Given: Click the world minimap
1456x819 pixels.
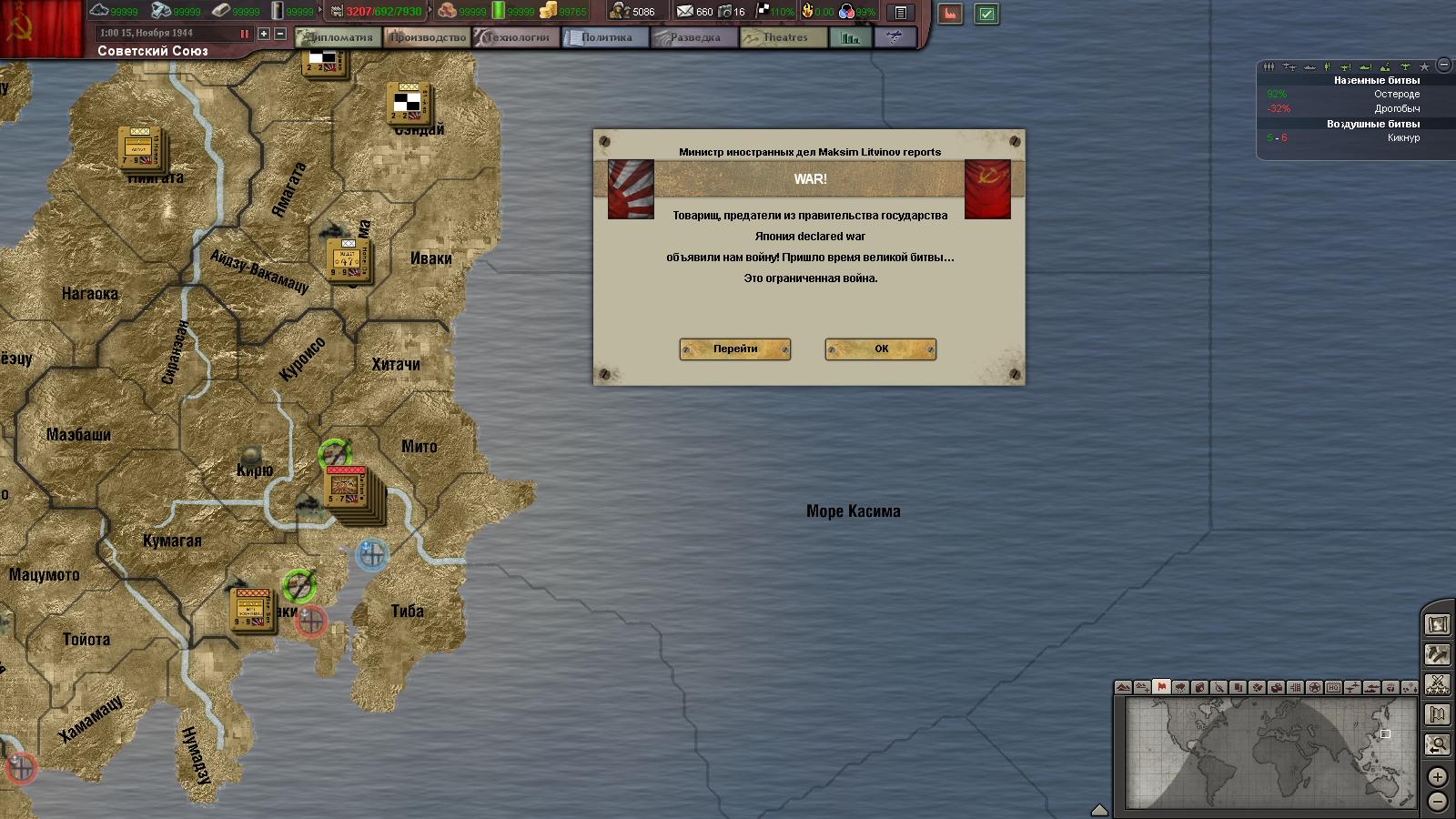Looking at the screenshot, I should click(1270, 752).
